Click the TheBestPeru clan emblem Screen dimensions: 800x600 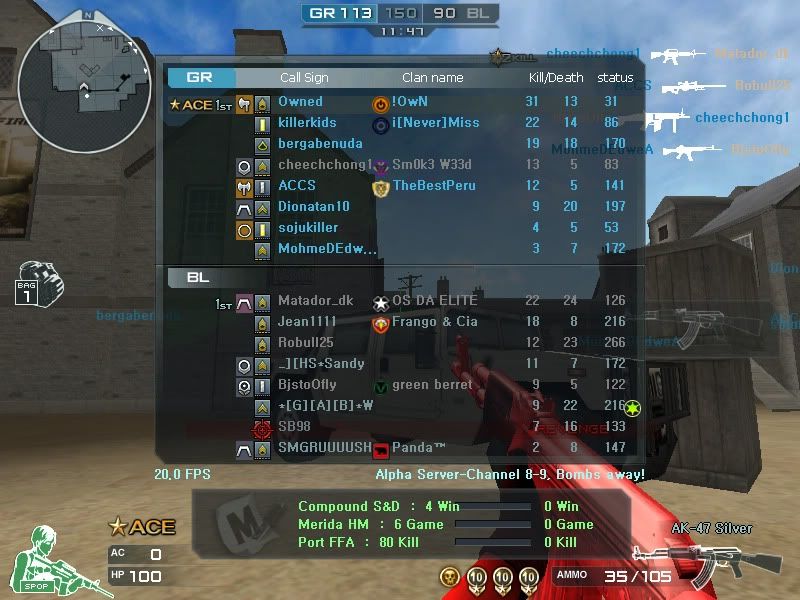point(380,186)
